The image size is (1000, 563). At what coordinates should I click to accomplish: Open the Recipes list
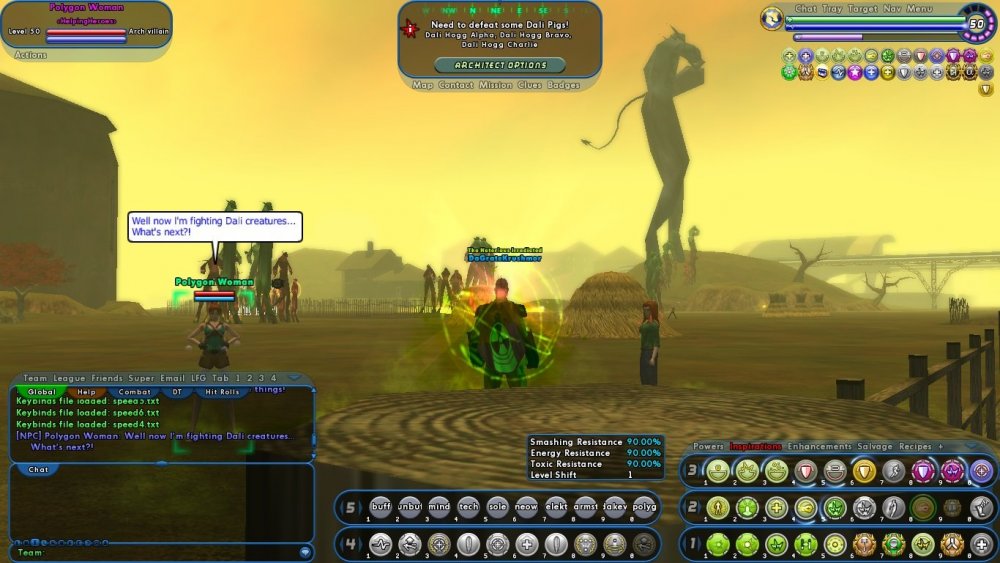[917, 446]
